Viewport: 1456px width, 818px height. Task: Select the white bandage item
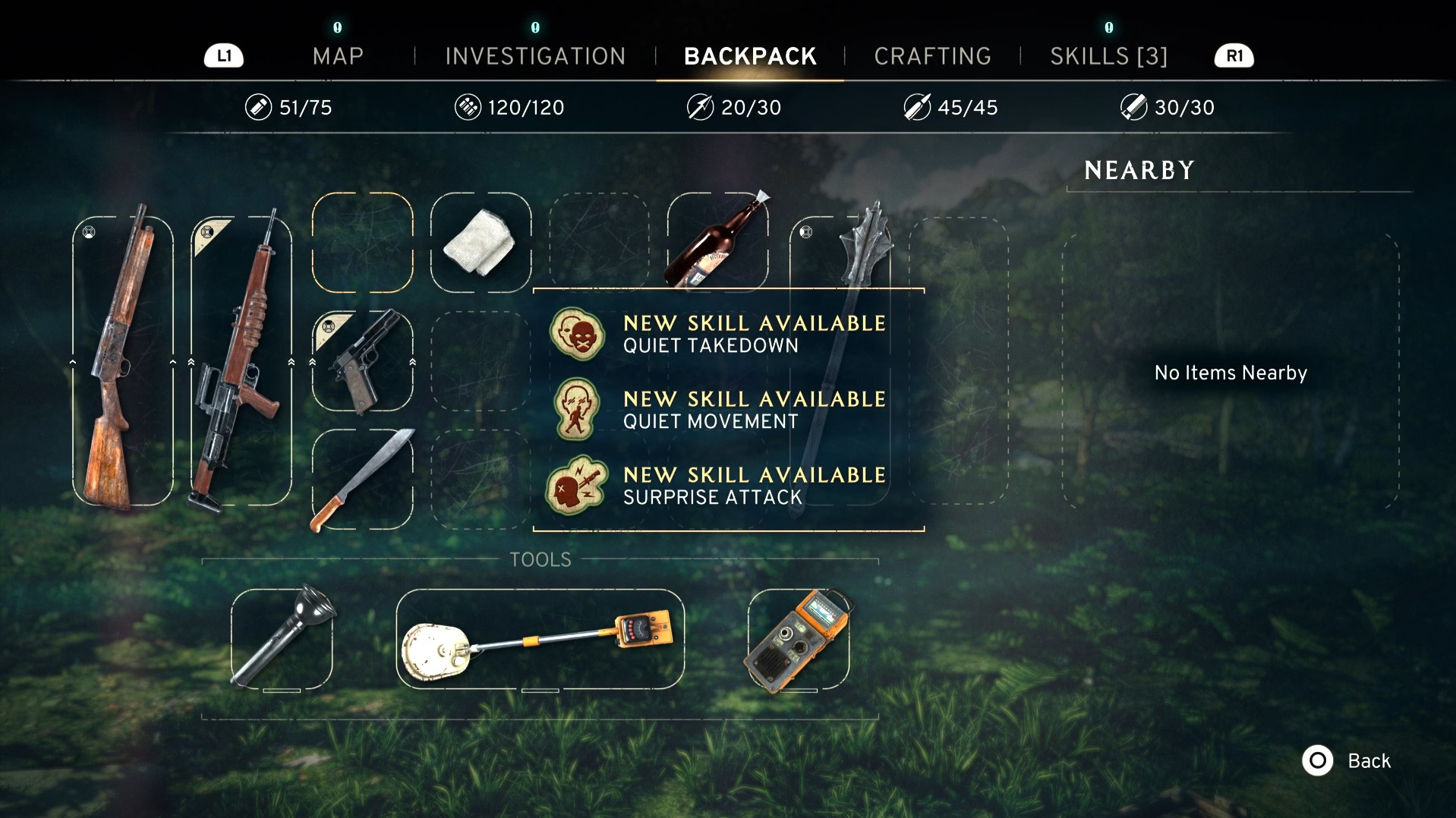pyautogui.click(x=481, y=243)
